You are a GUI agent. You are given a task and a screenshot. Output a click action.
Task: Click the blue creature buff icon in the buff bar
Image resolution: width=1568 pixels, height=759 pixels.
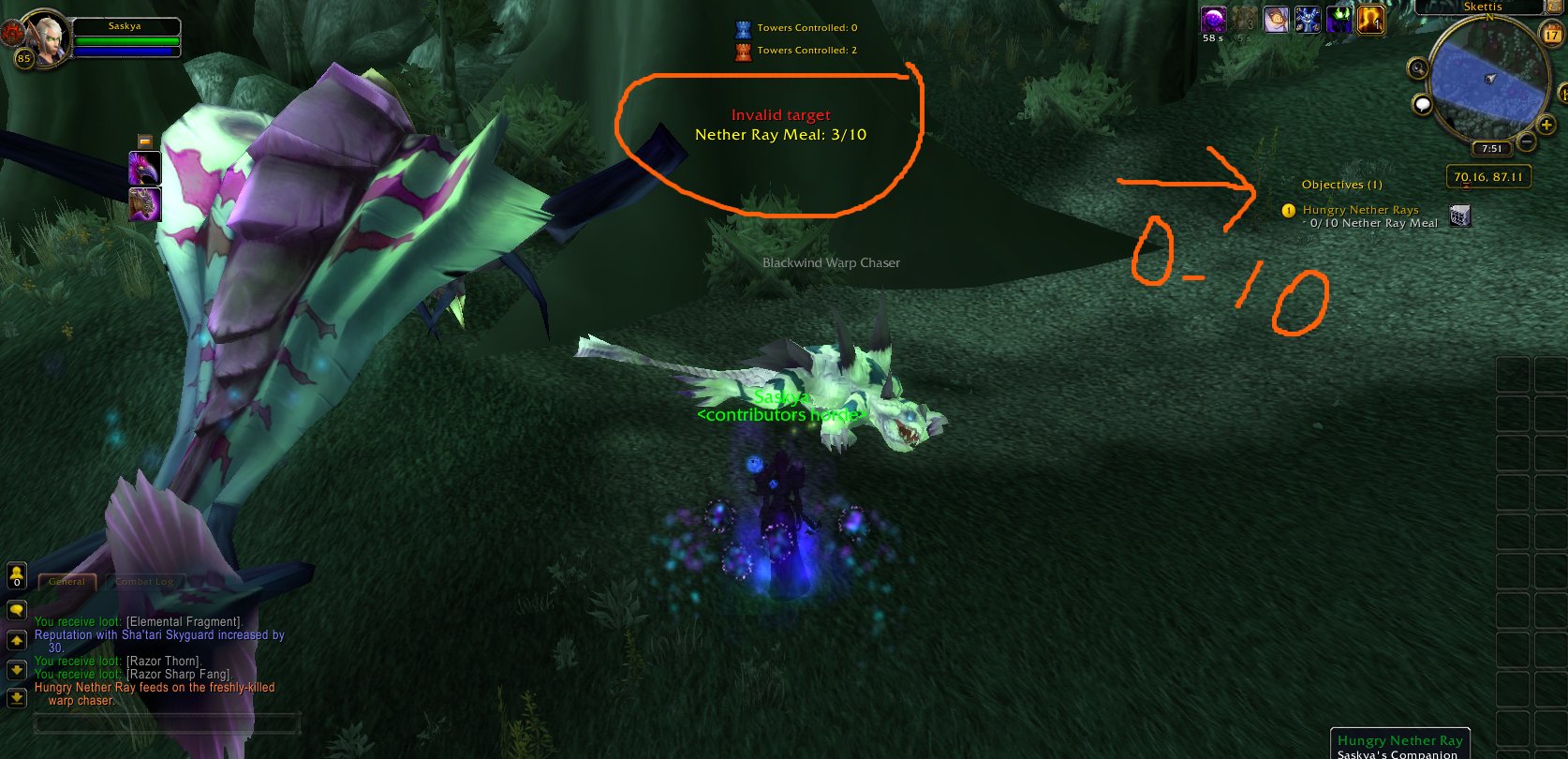(x=1306, y=21)
